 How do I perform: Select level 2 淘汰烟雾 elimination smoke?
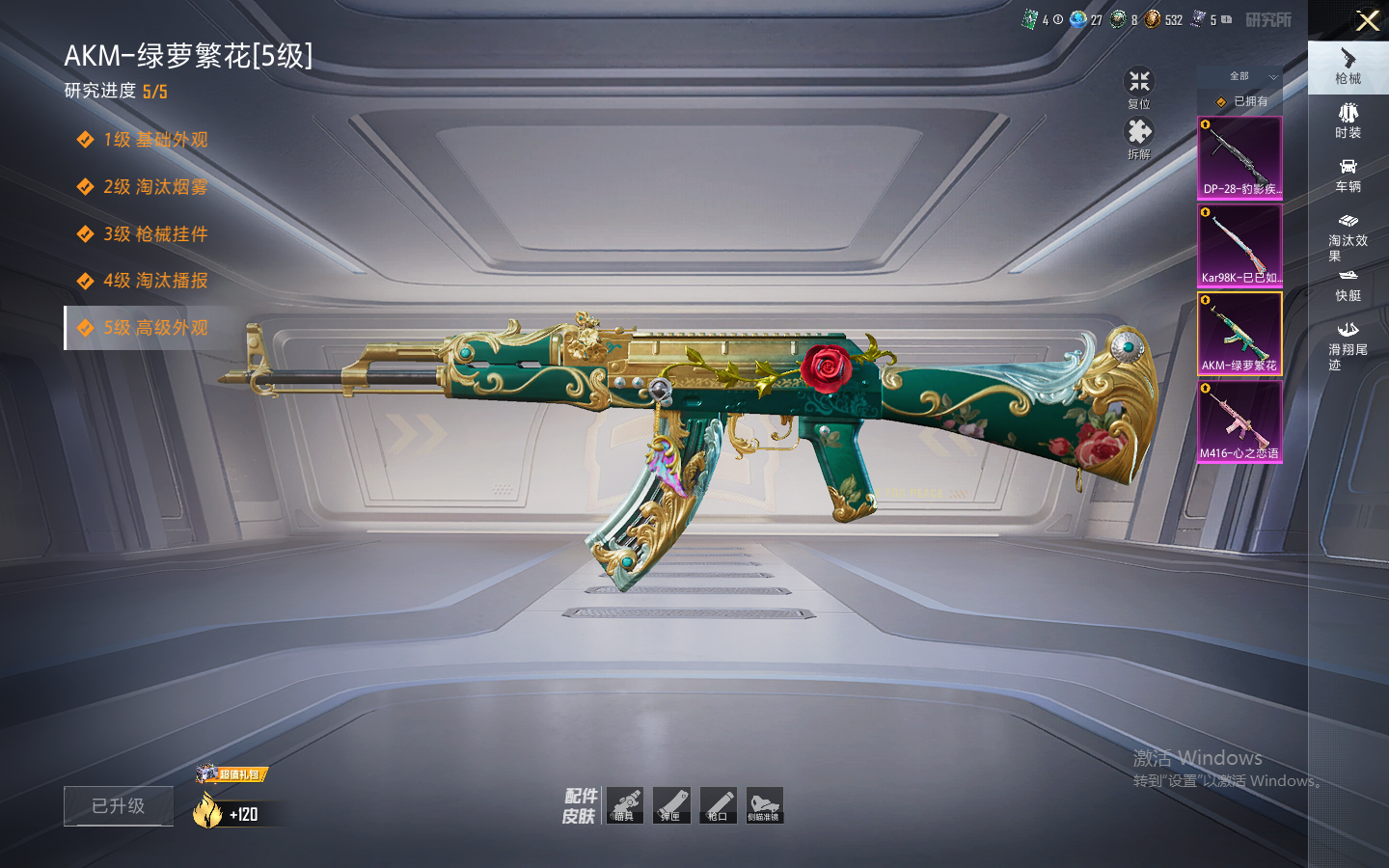point(155,187)
